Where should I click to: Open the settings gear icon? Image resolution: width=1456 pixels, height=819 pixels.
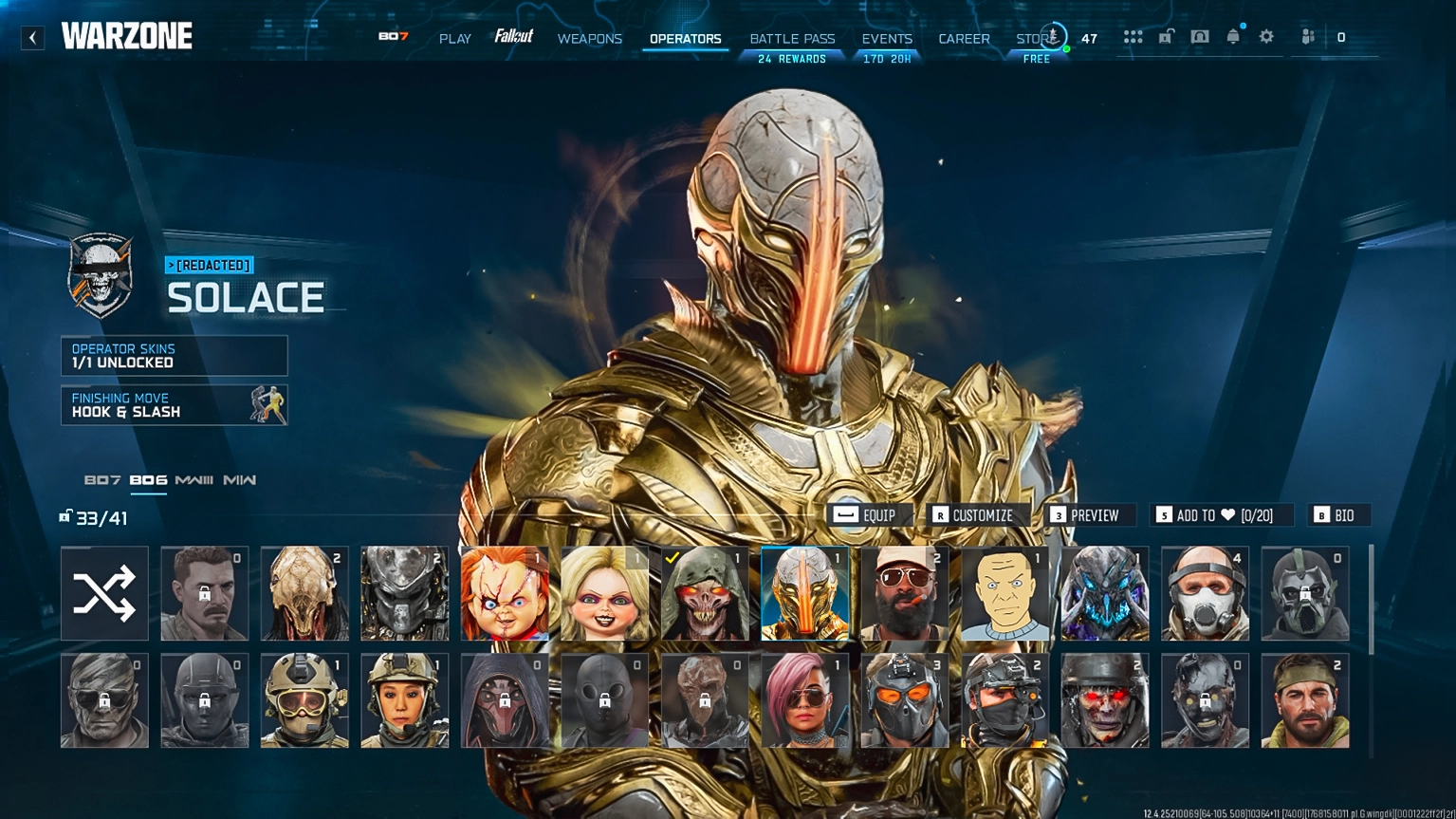click(1265, 35)
